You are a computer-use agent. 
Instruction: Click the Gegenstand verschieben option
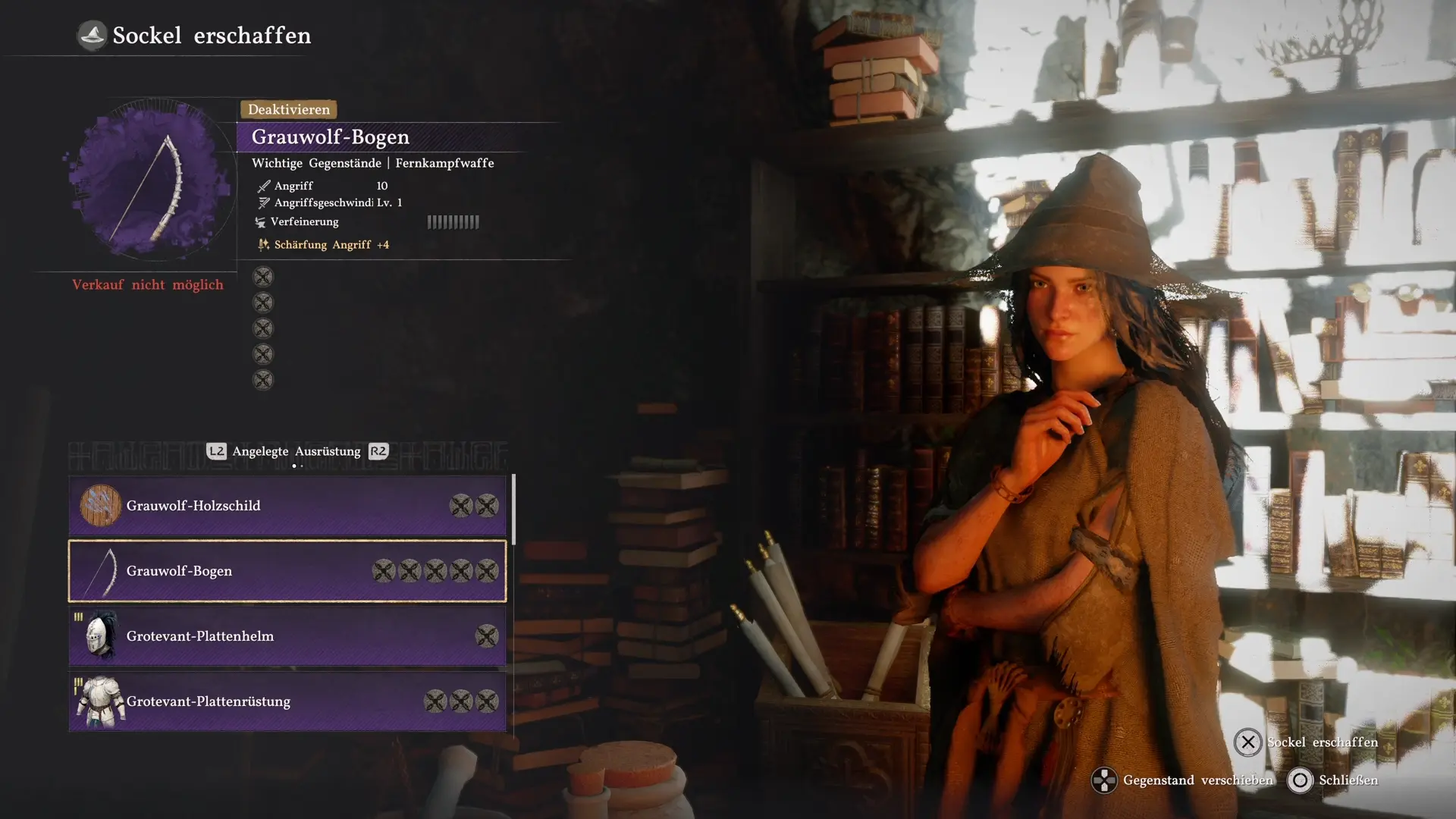(1183, 780)
